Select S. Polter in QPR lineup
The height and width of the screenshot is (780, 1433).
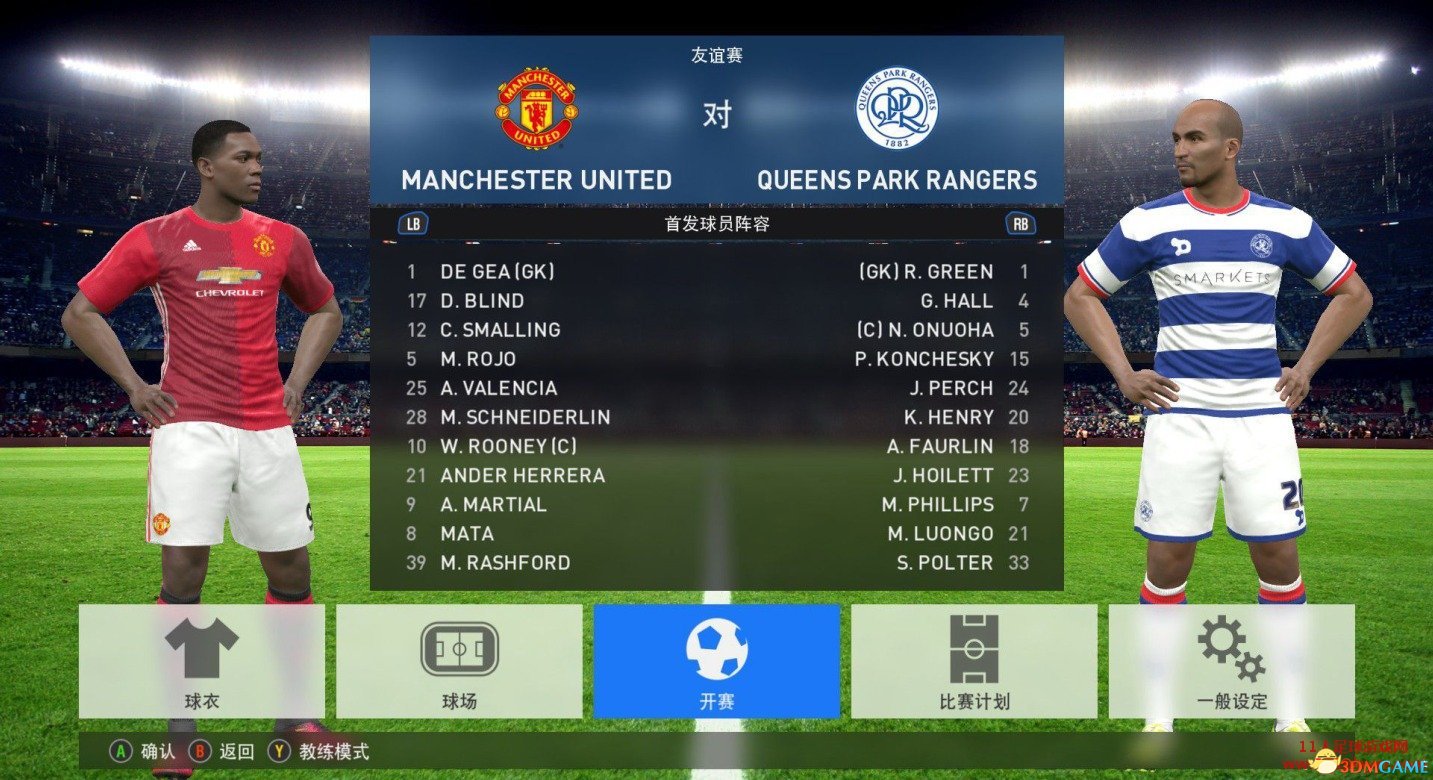[x=945, y=563]
